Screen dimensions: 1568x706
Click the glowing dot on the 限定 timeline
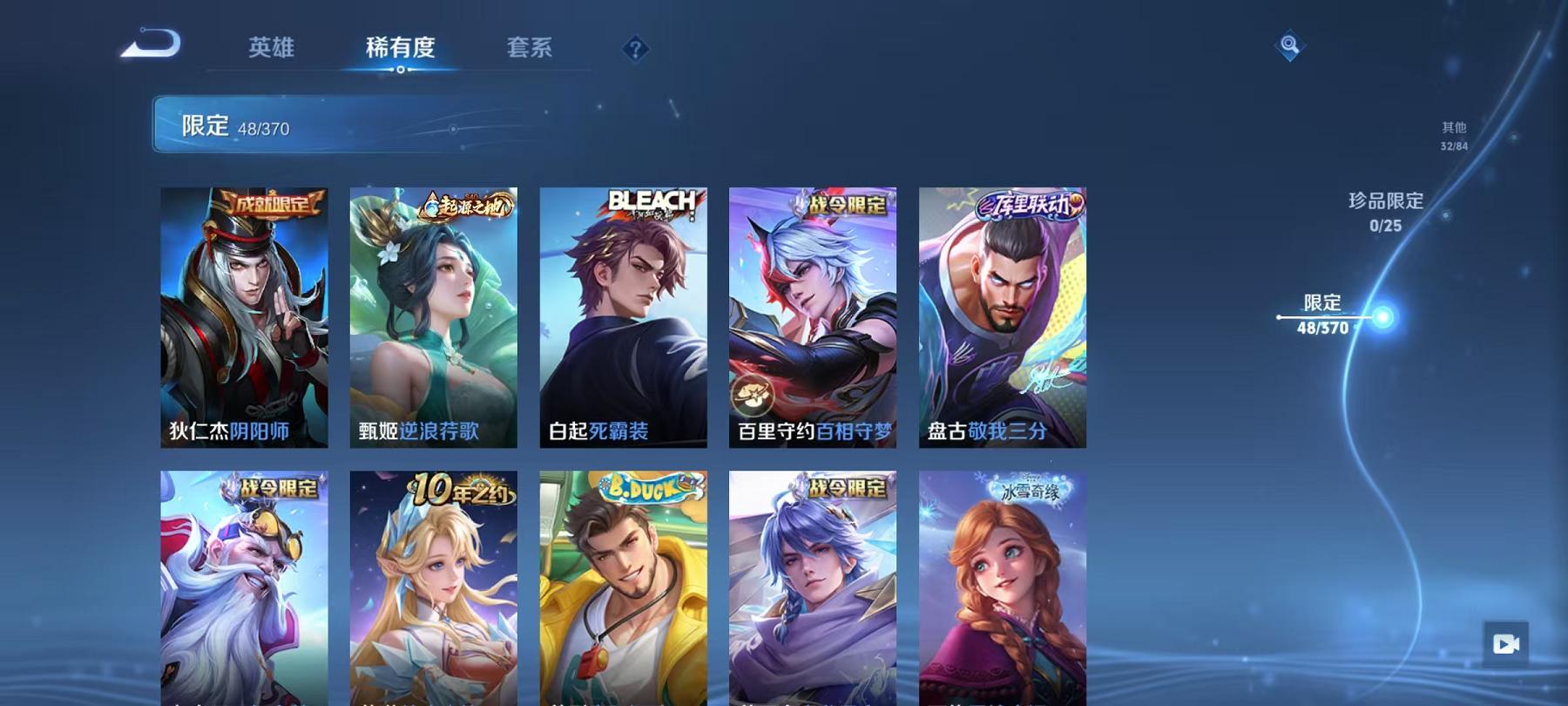point(1381,320)
